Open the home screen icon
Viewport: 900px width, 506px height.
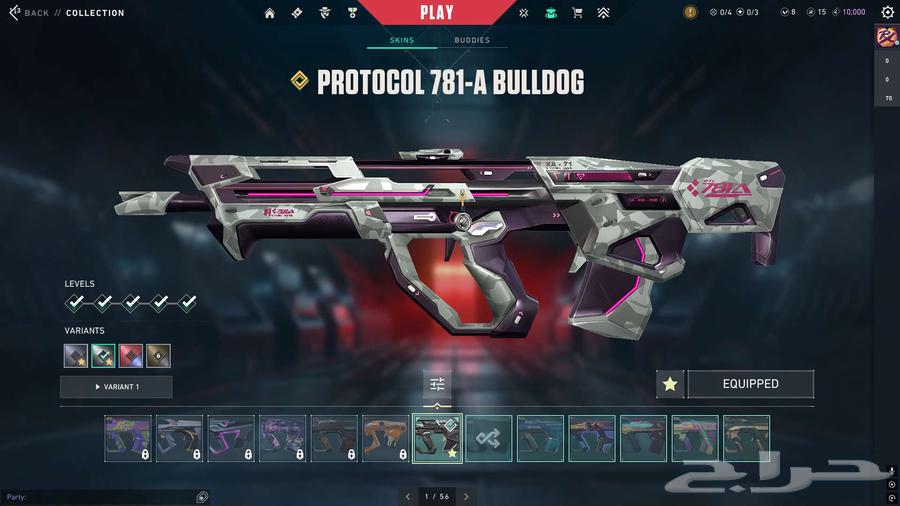[x=270, y=13]
